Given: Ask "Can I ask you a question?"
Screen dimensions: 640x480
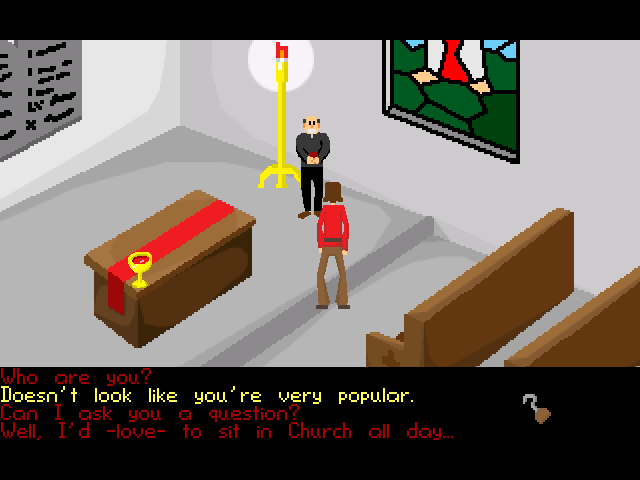Looking at the screenshot, I should pyautogui.click(x=150, y=414).
